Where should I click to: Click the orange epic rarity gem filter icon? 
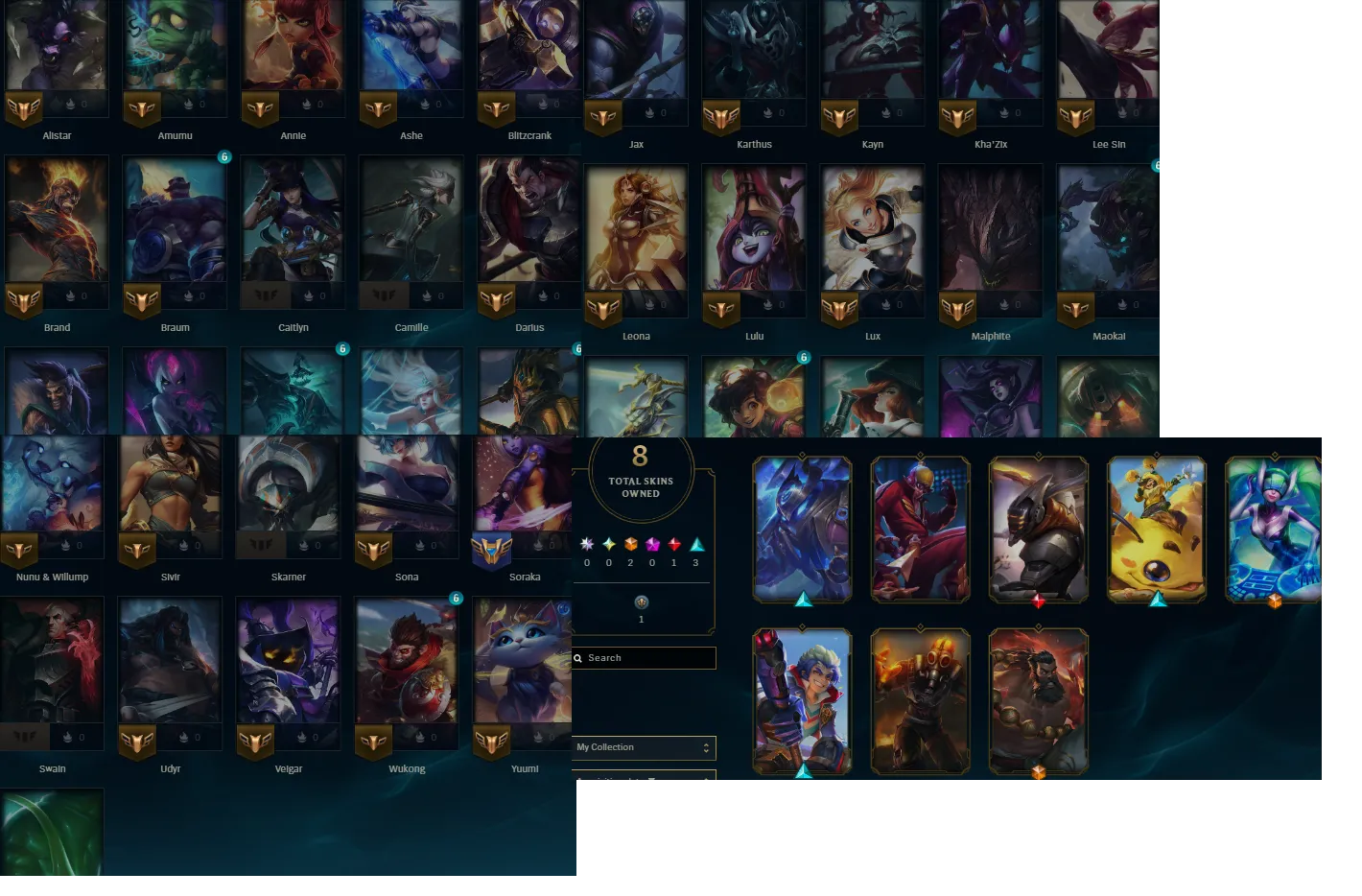(x=630, y=544)
